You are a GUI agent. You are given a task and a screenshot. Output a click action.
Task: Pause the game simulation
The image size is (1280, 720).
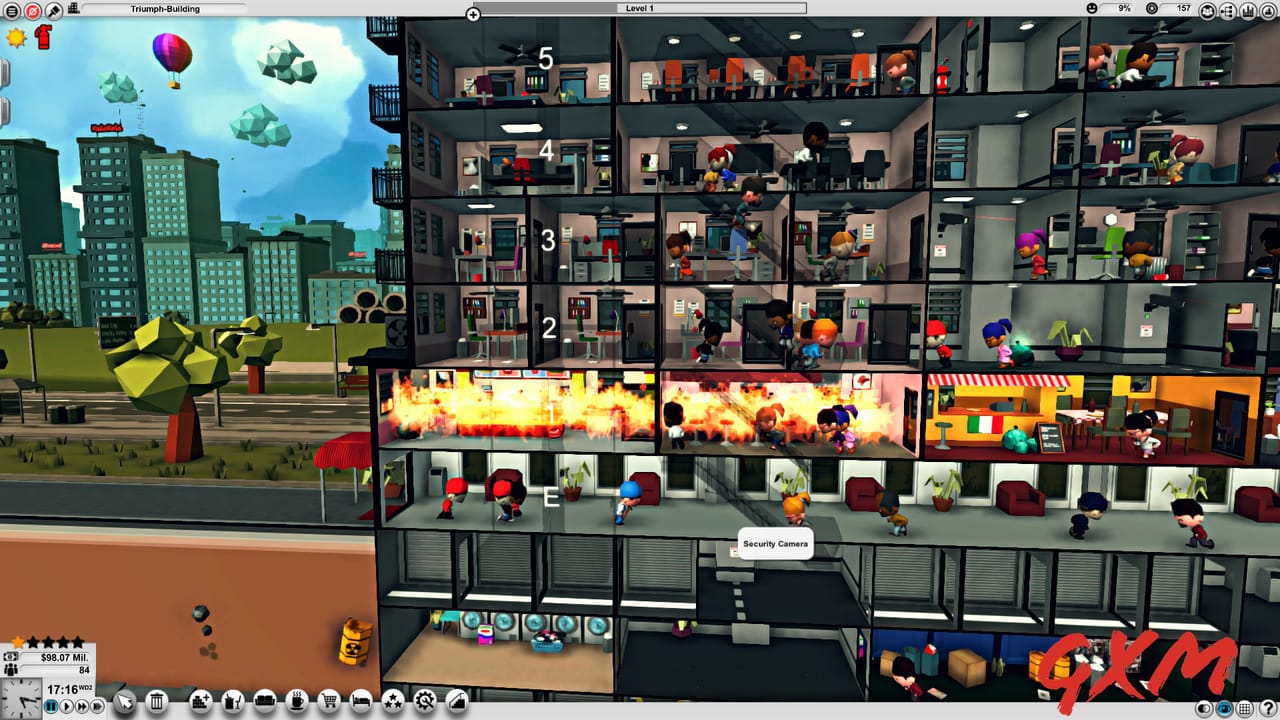click(x=51, y=706)
